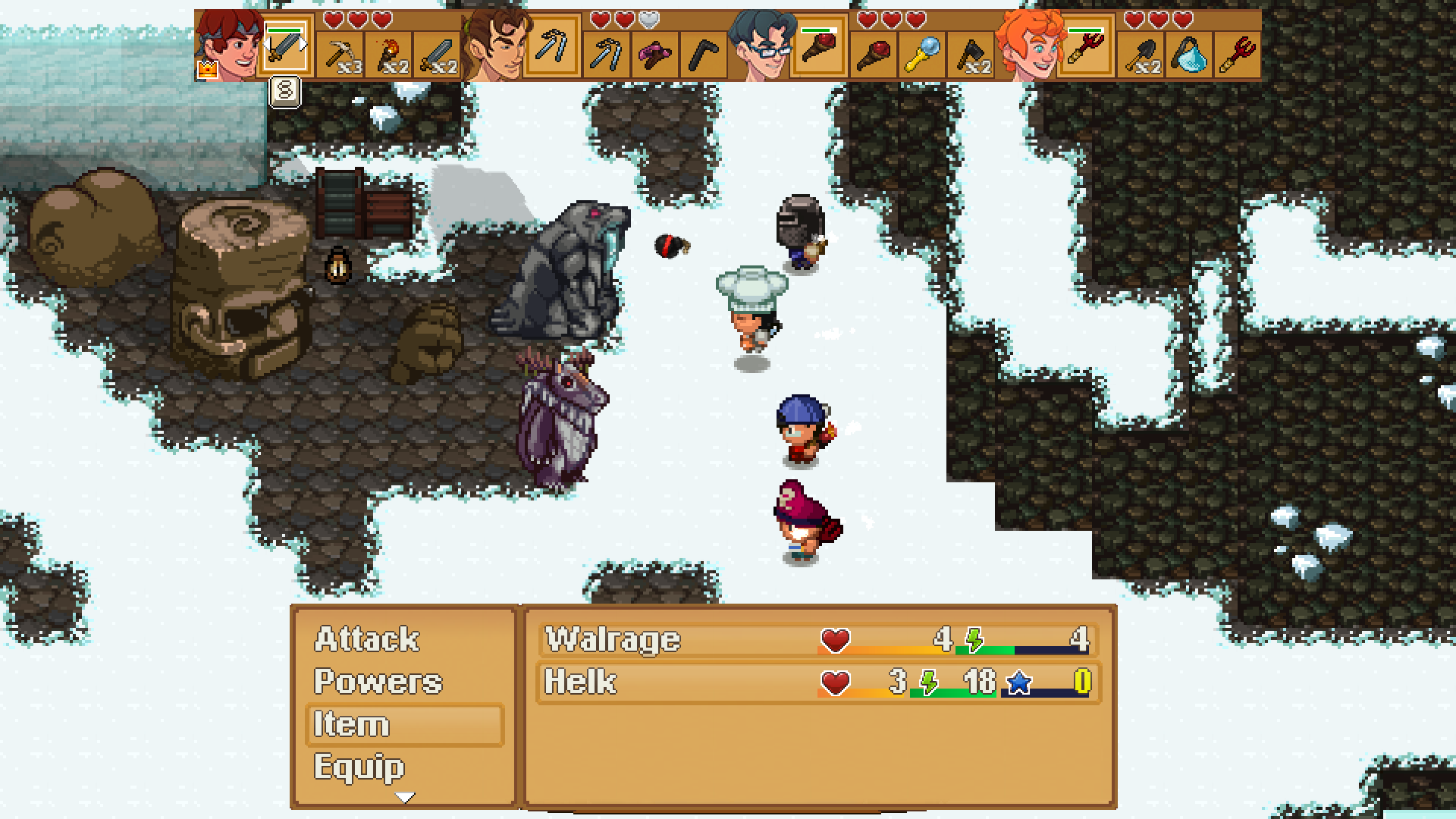1456x819 pixels.
Task: Cycle the weapon with the right arrow
Action: (x=303, y=43)
